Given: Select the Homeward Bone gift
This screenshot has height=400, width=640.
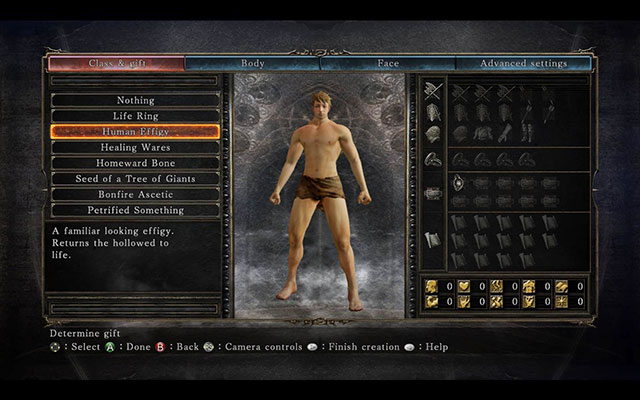Looking at the screenshot, I should pos(135,163).
